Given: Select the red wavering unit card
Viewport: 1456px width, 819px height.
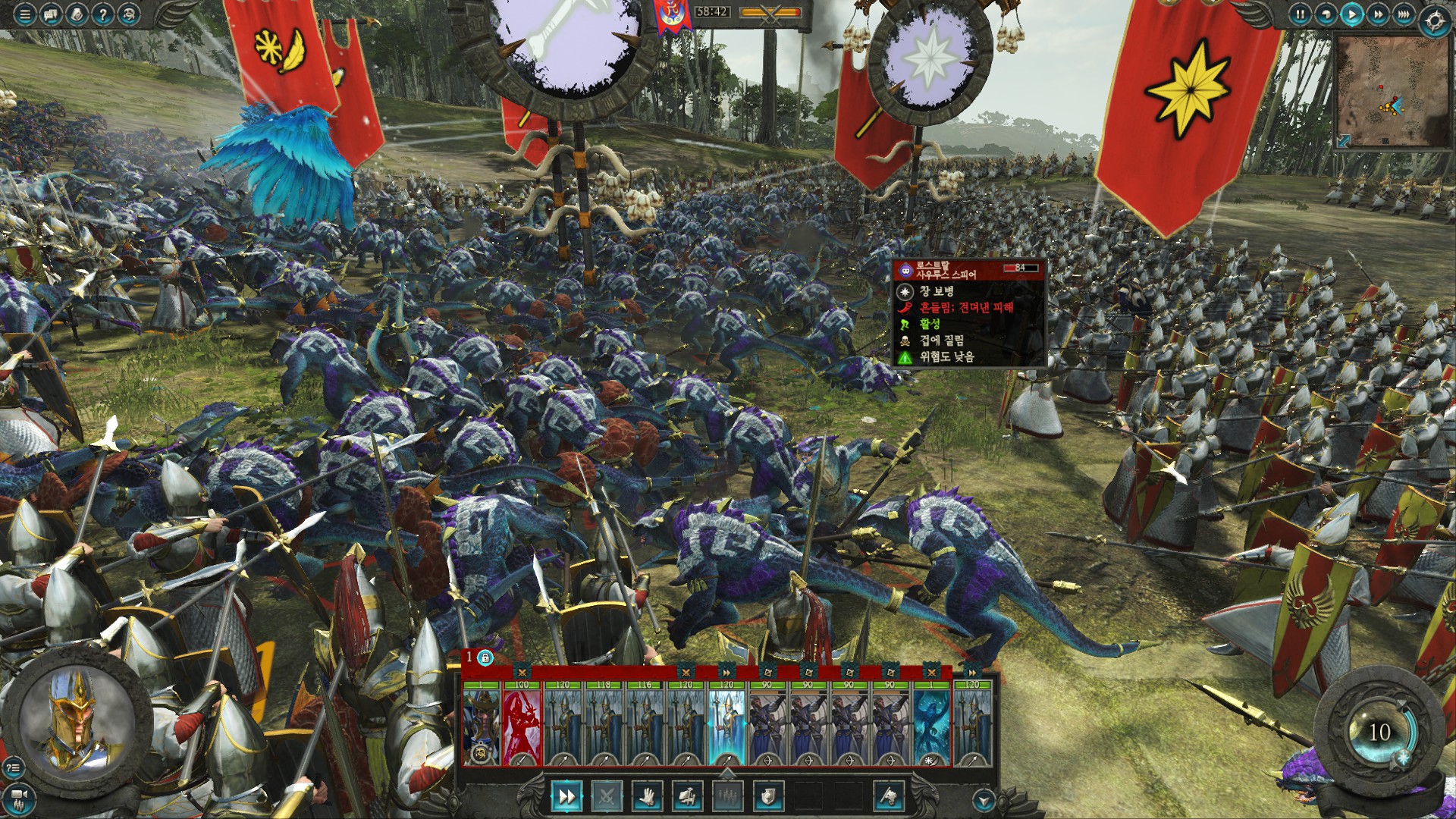Looking at the screenshot, I should point(522,724).
